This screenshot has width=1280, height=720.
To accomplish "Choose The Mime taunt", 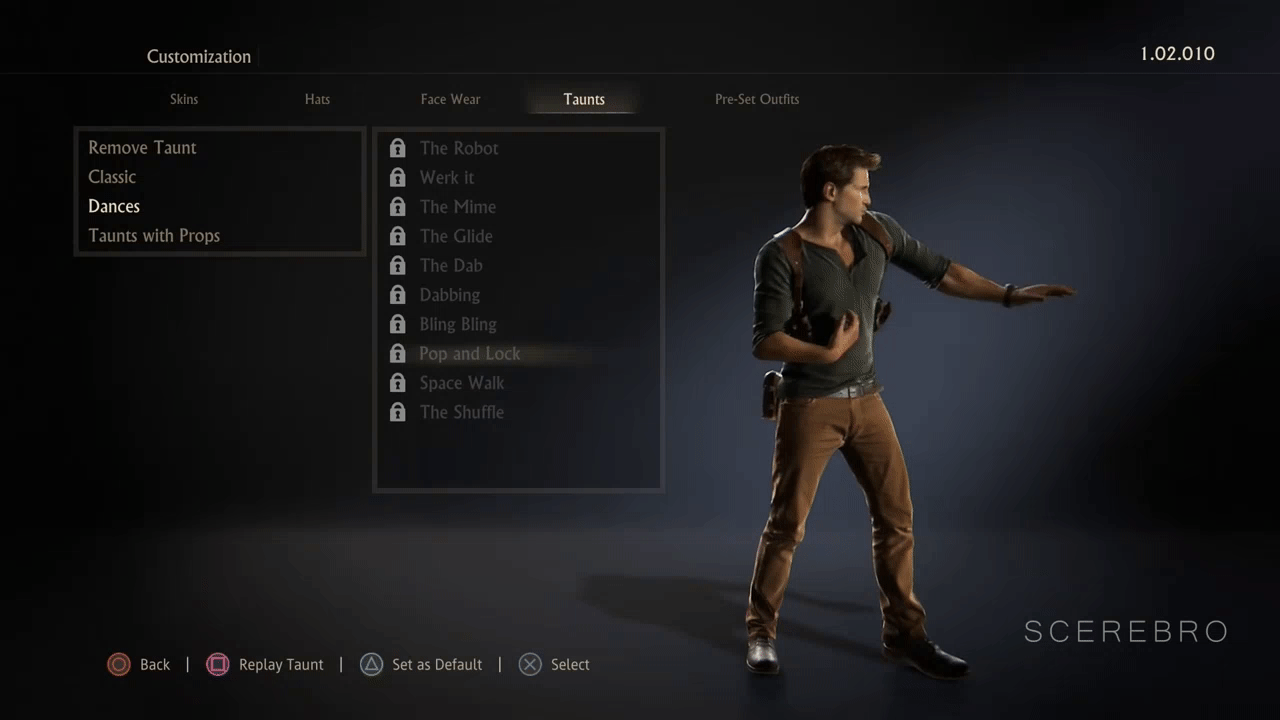I will tap(458, 207).
